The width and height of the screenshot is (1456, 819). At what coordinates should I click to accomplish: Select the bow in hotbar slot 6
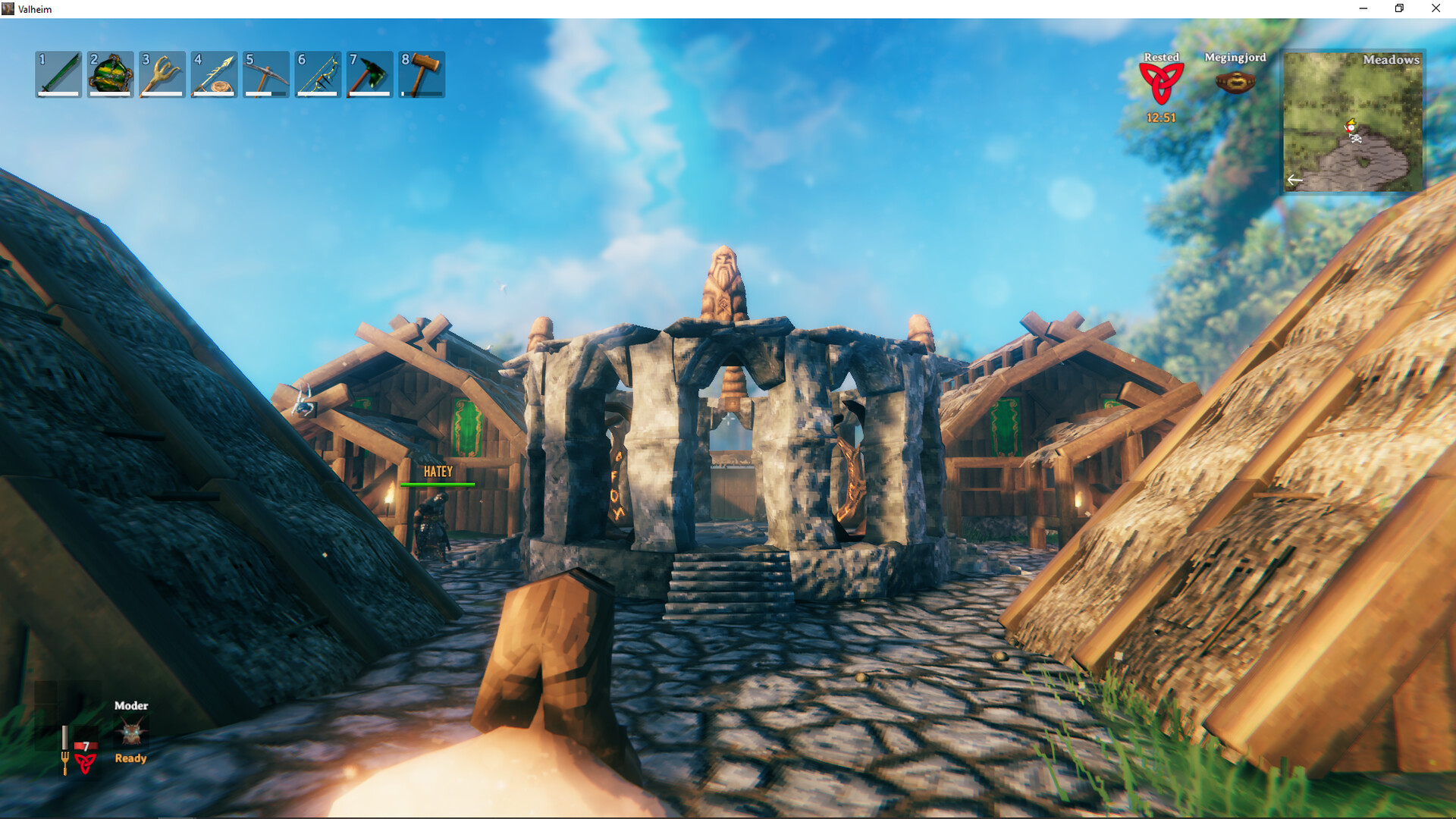317,74
